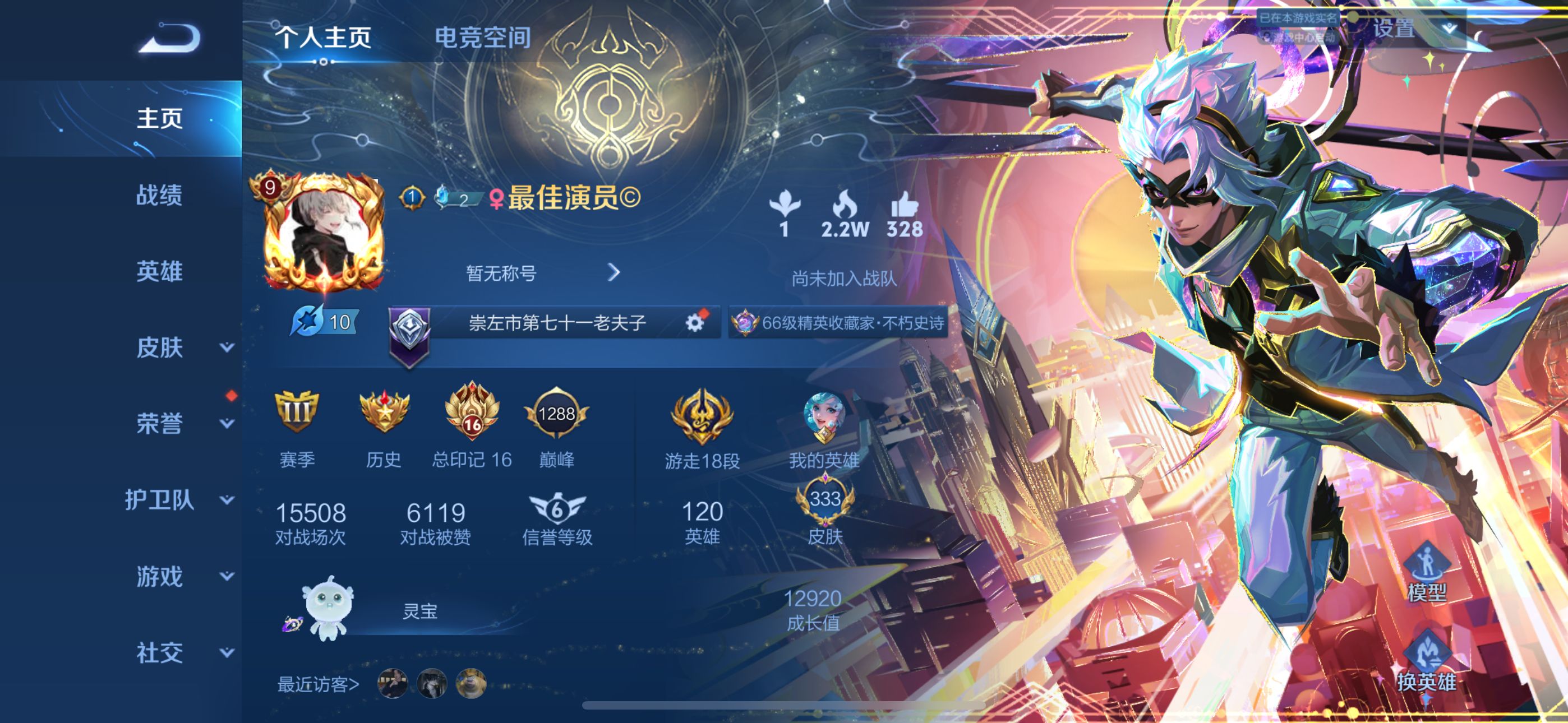The width and height of the screenshot is (1568, 723).
Task: Expand the 皮肤 sidebar menu
Action: point(227,347)
